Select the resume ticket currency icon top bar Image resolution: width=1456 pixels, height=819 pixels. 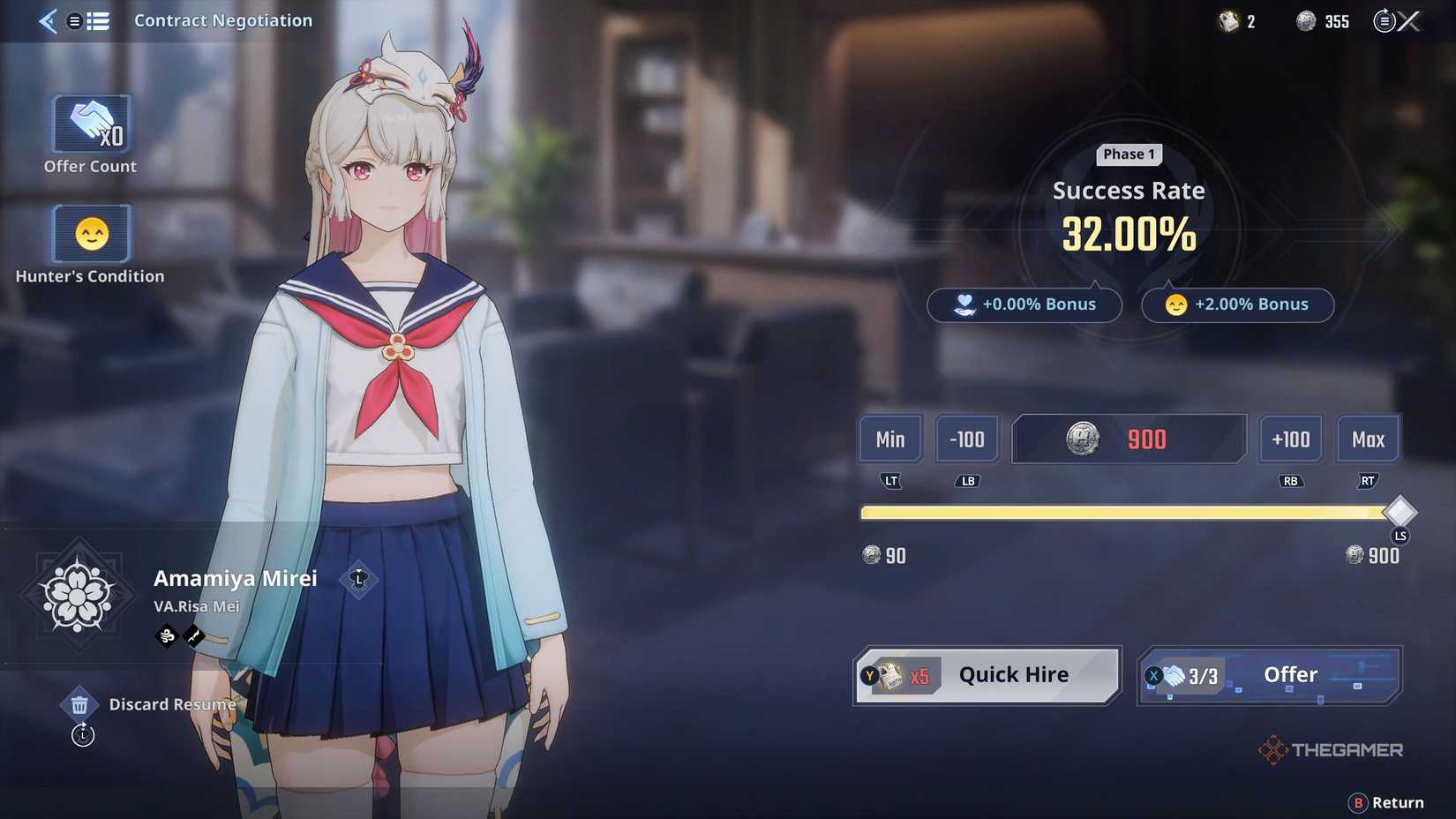pyautogui.click(x=1228, y=20)
